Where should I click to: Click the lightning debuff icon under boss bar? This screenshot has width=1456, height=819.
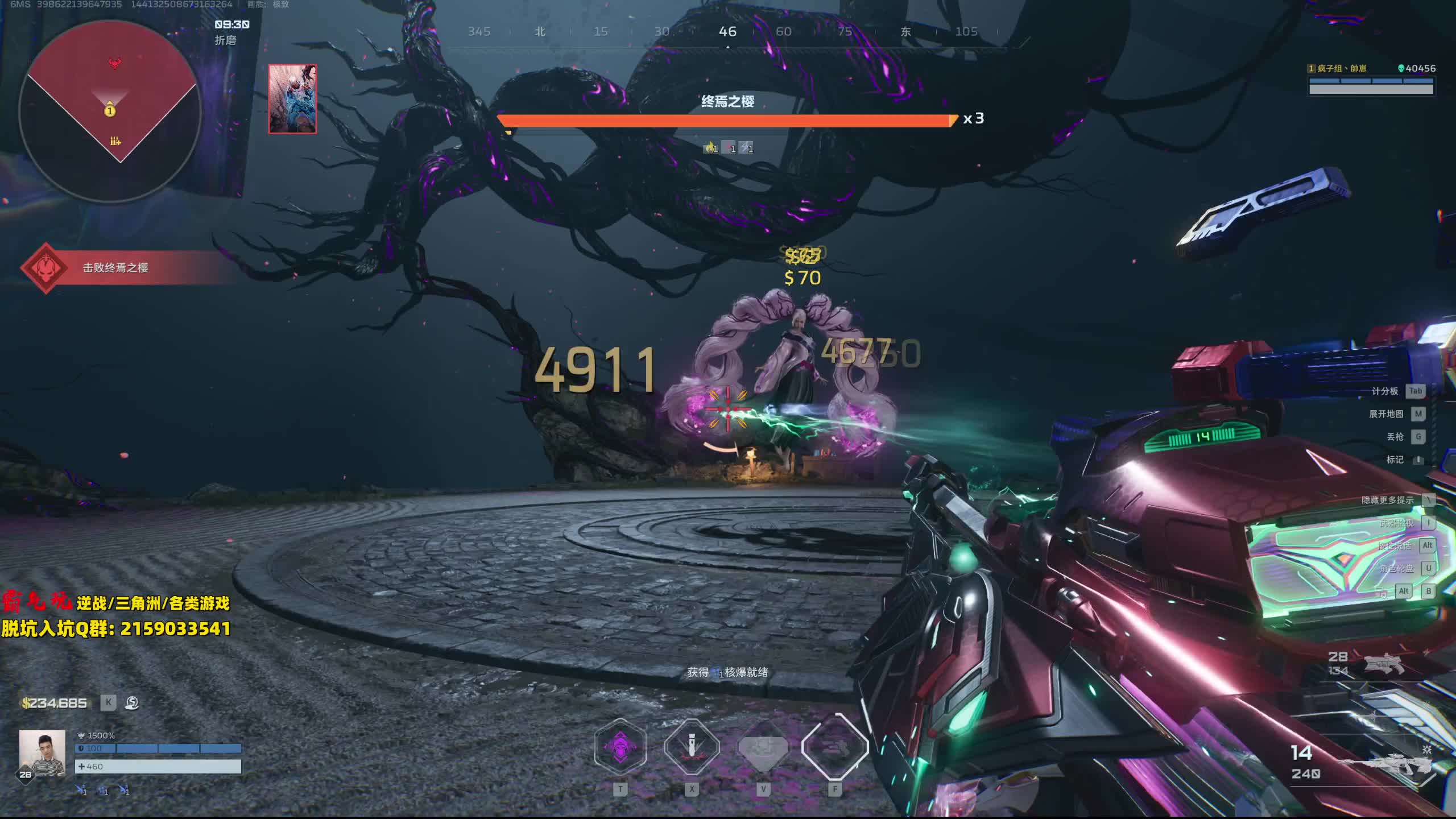coord(746,148)
